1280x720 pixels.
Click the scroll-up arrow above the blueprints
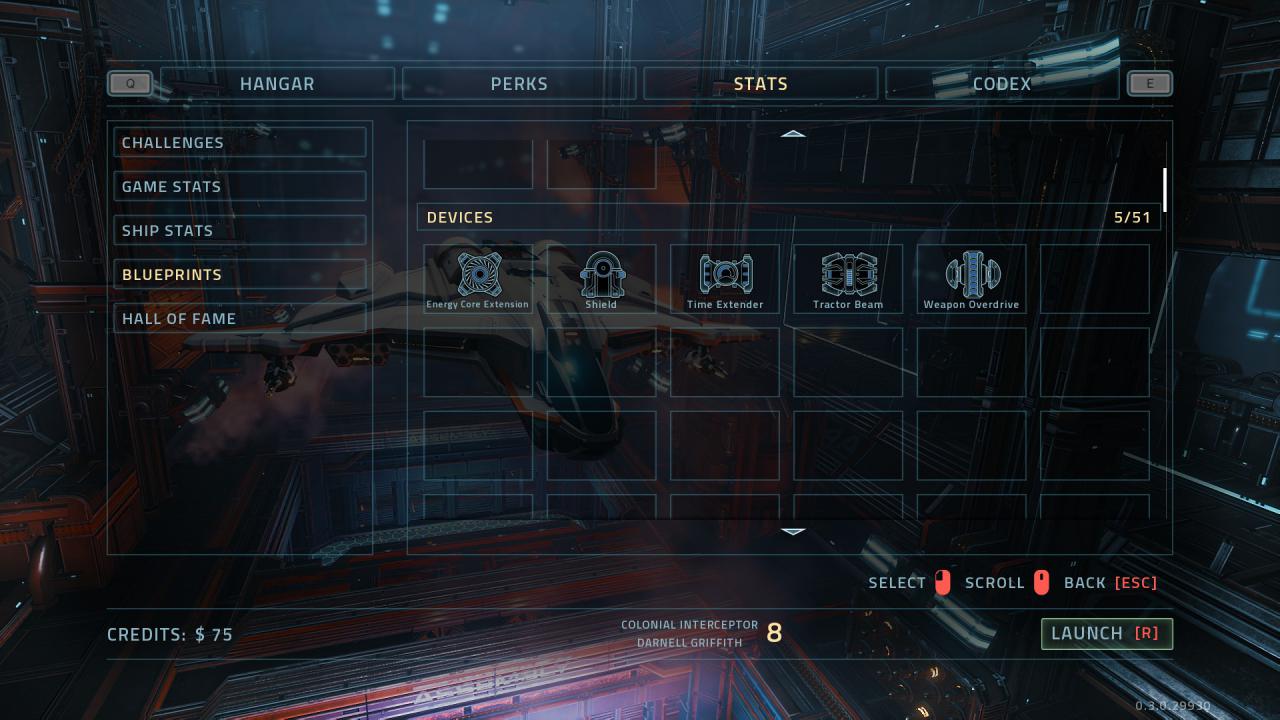coord(793,133)
